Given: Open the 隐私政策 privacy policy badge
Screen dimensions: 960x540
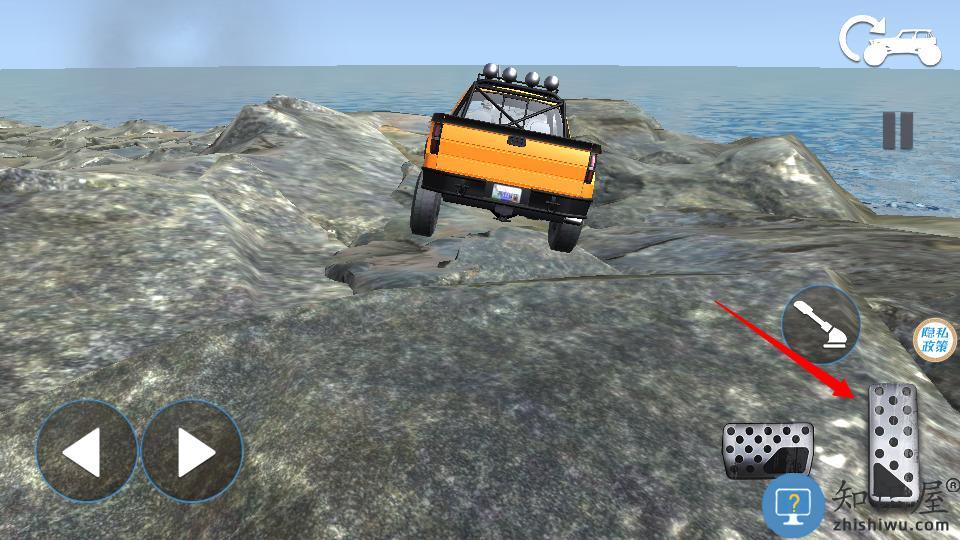Looking at the screenshot, I should [x=935, y=341].
